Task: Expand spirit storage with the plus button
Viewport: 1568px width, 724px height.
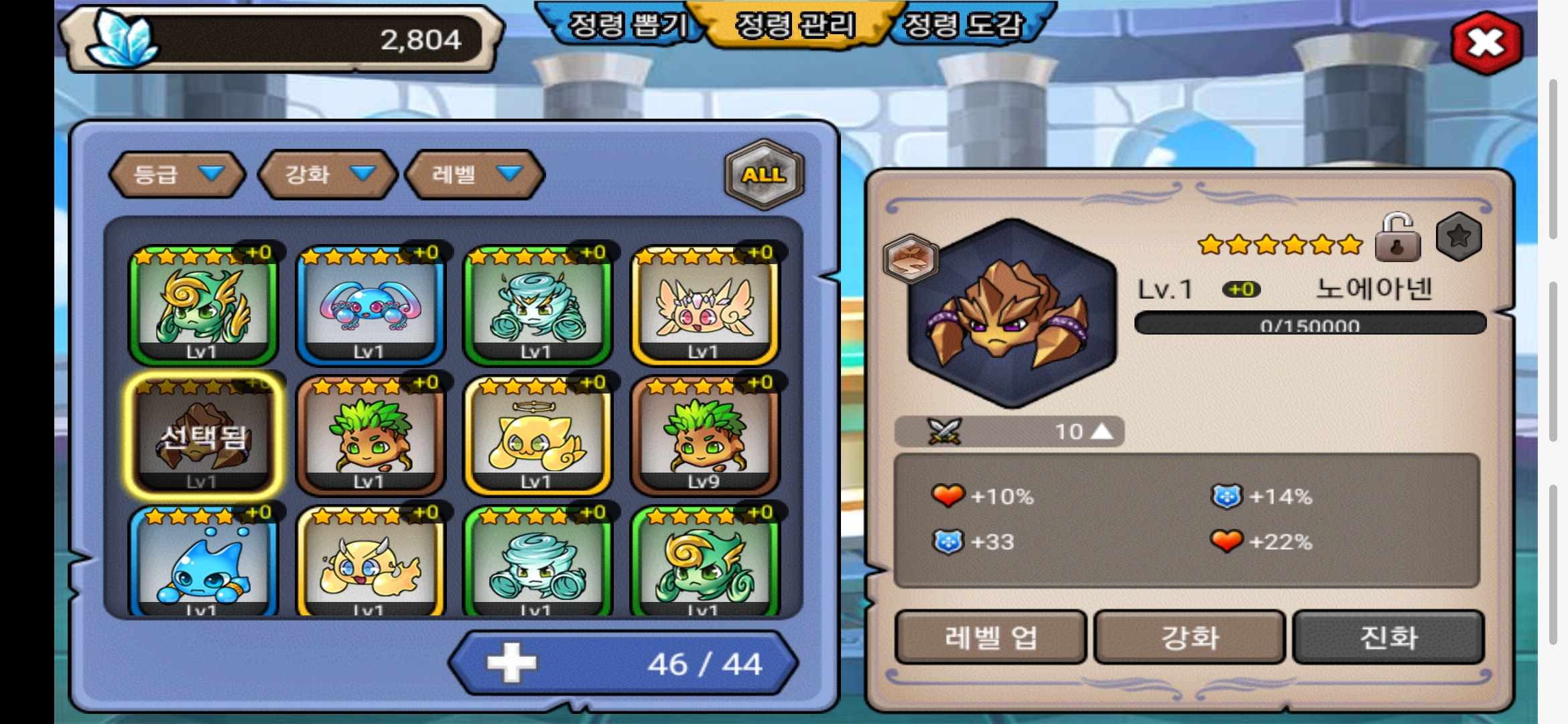Action: (x=511, y=663)
